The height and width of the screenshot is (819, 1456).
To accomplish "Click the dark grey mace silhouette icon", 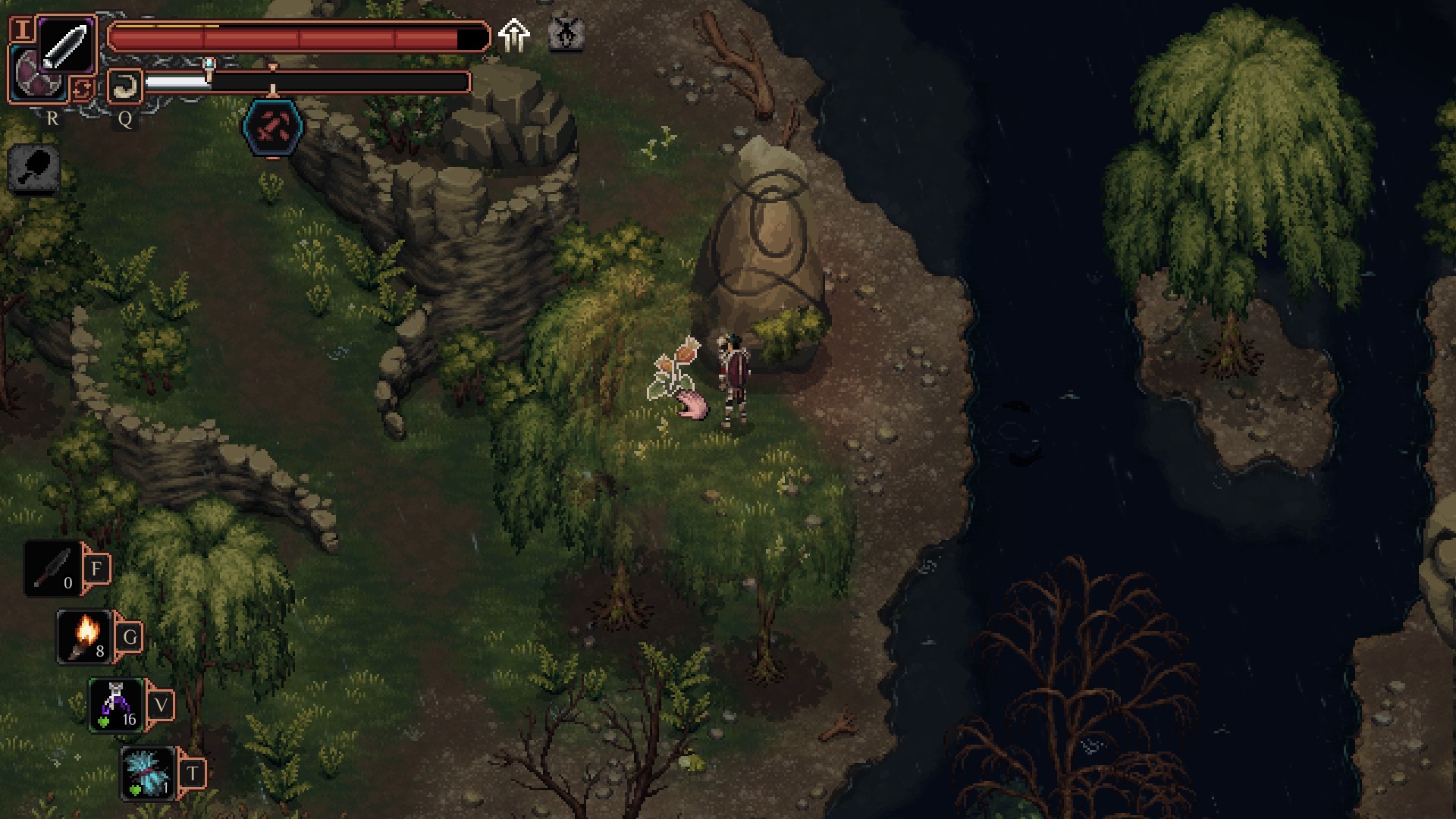I will click(x=35, y=167).
